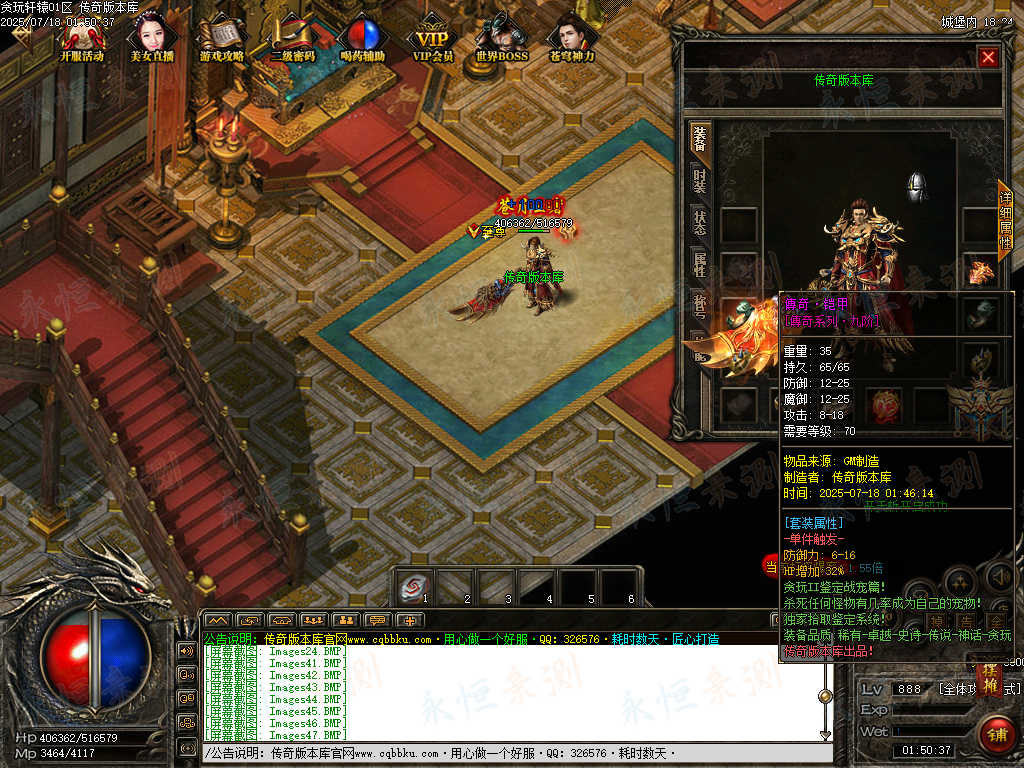Image resolution: width=1024 pixels, height=768 pixels.
Task: Open the 苍穹神力 feature icon
Action: coord(571,36)
